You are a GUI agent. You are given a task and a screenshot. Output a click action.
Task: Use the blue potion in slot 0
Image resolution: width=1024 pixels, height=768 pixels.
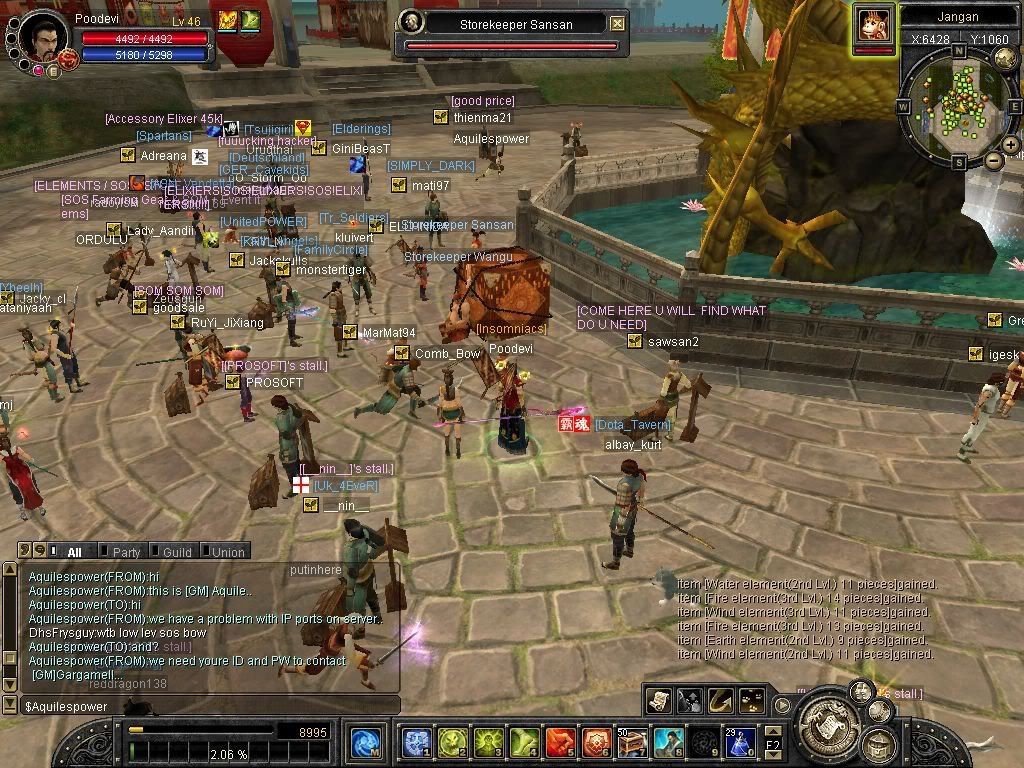click(740, 742)
